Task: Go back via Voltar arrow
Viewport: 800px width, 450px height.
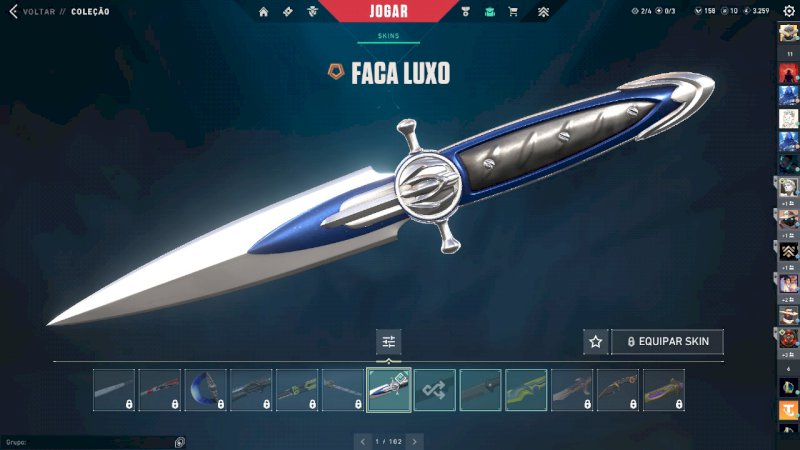Action: pyautogui.click(x=13, y=12)
